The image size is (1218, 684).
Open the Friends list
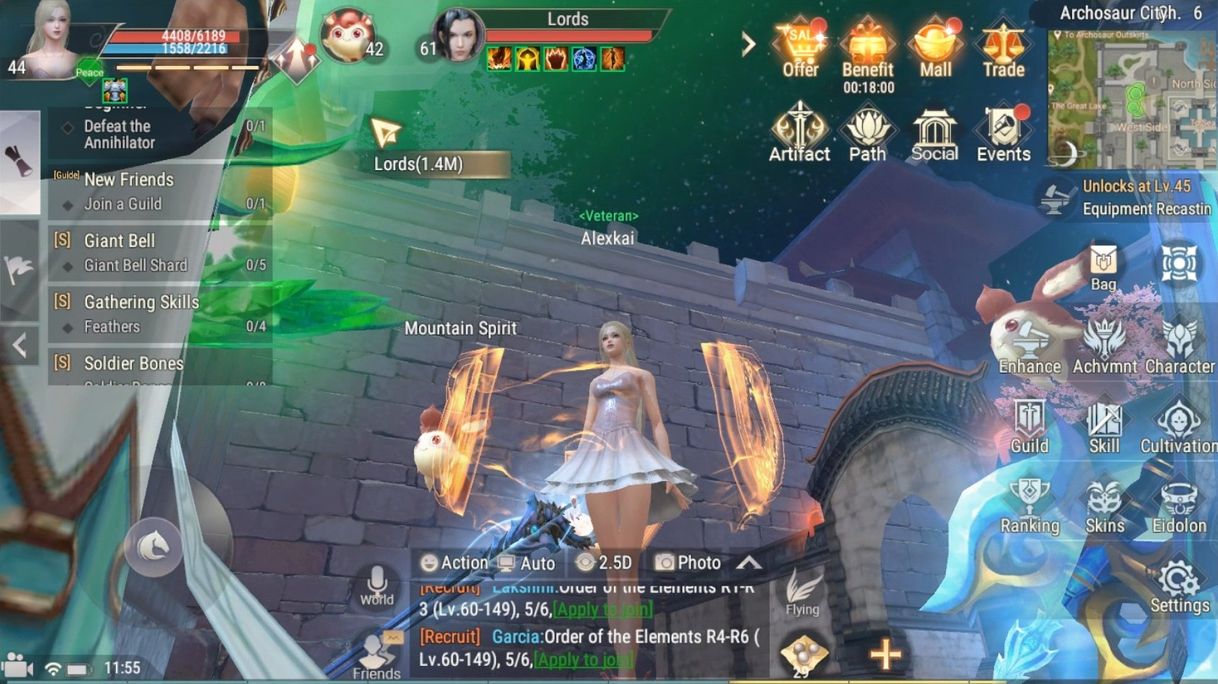coord(376,656)
